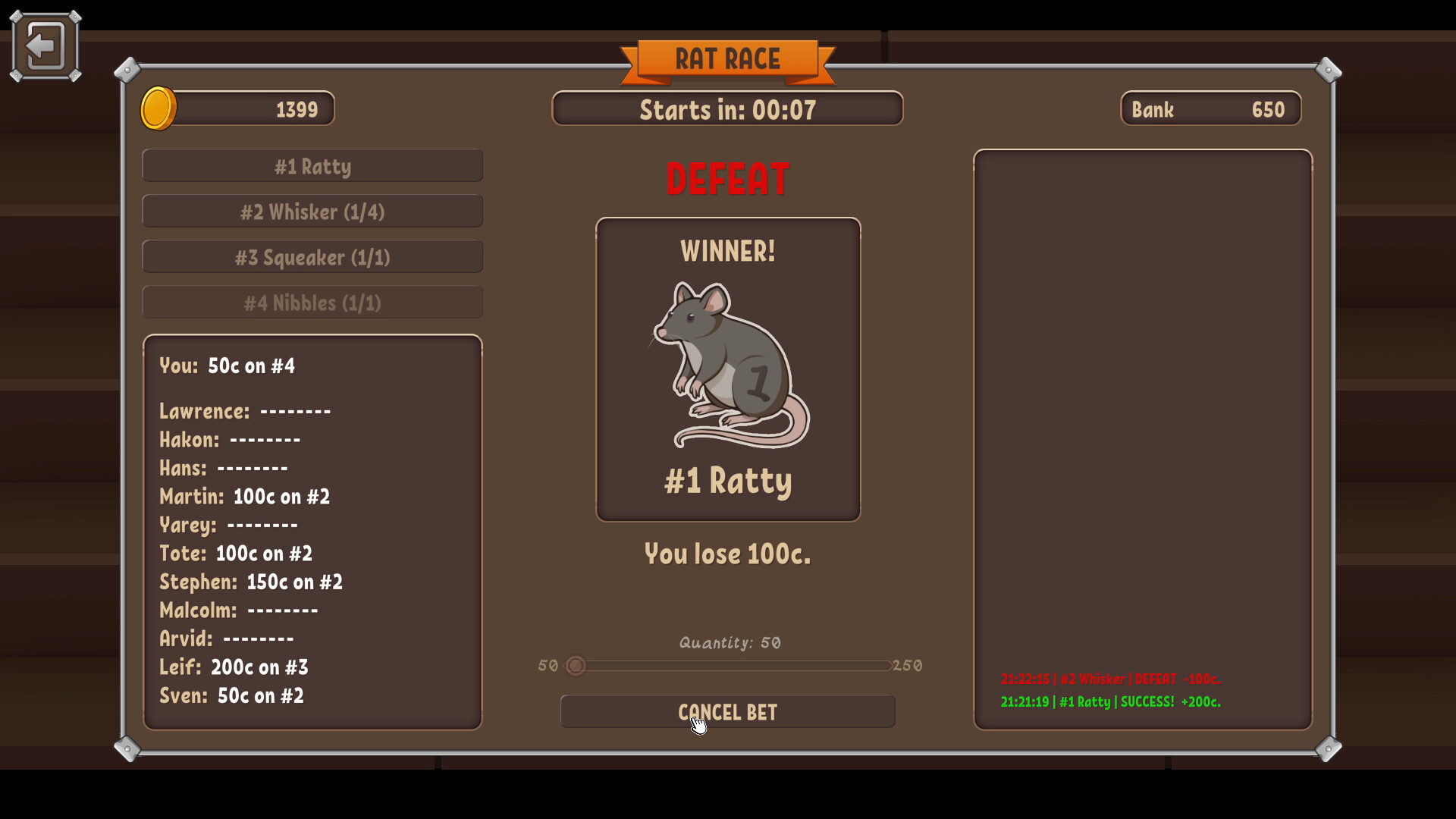The width and height of the screenshot is (1456, 819).
Task: Click the coin balance showing 1399
Action: coord(296,108)
